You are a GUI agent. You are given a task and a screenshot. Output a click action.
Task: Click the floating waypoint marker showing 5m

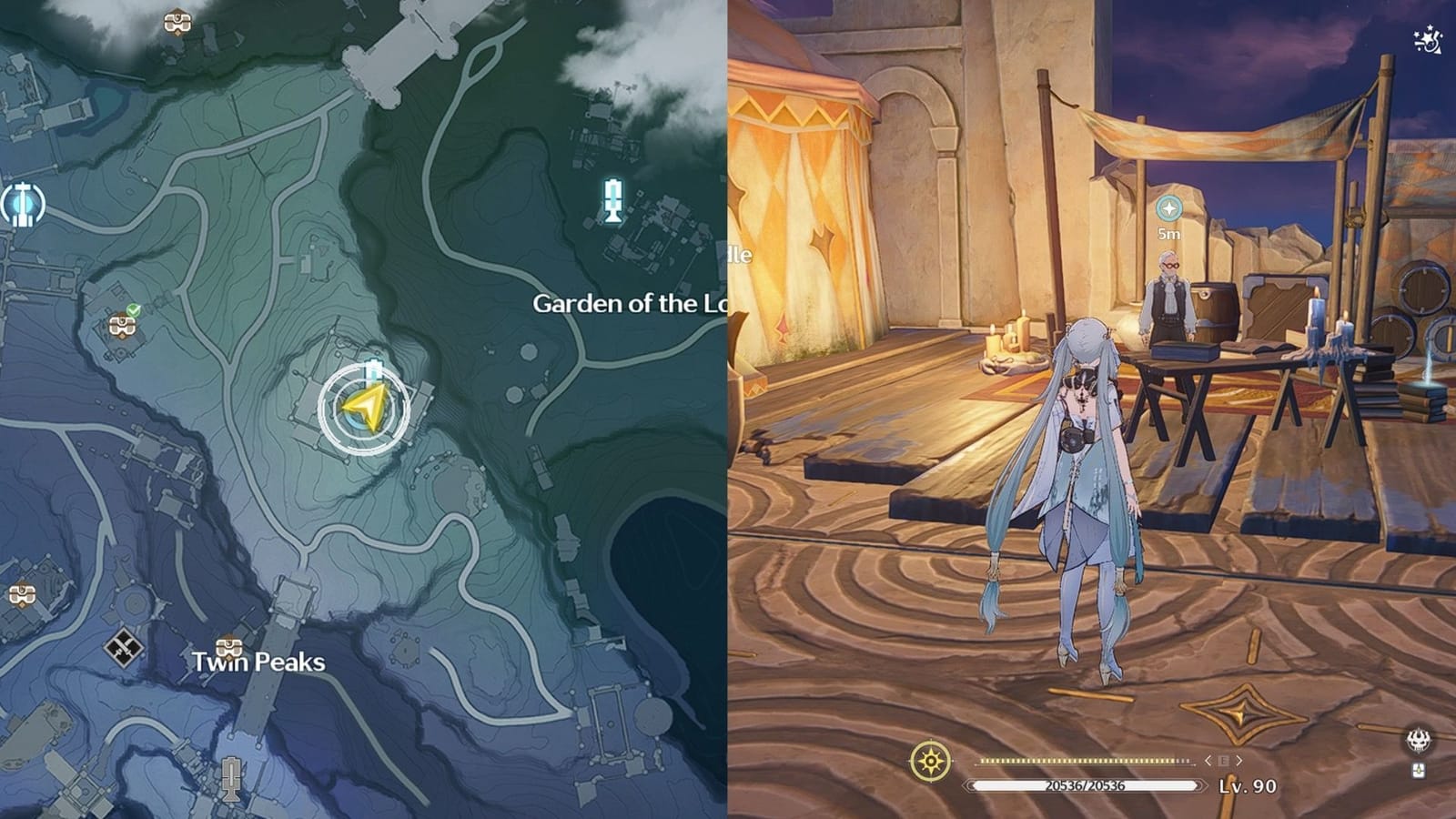coord(1169,207)
